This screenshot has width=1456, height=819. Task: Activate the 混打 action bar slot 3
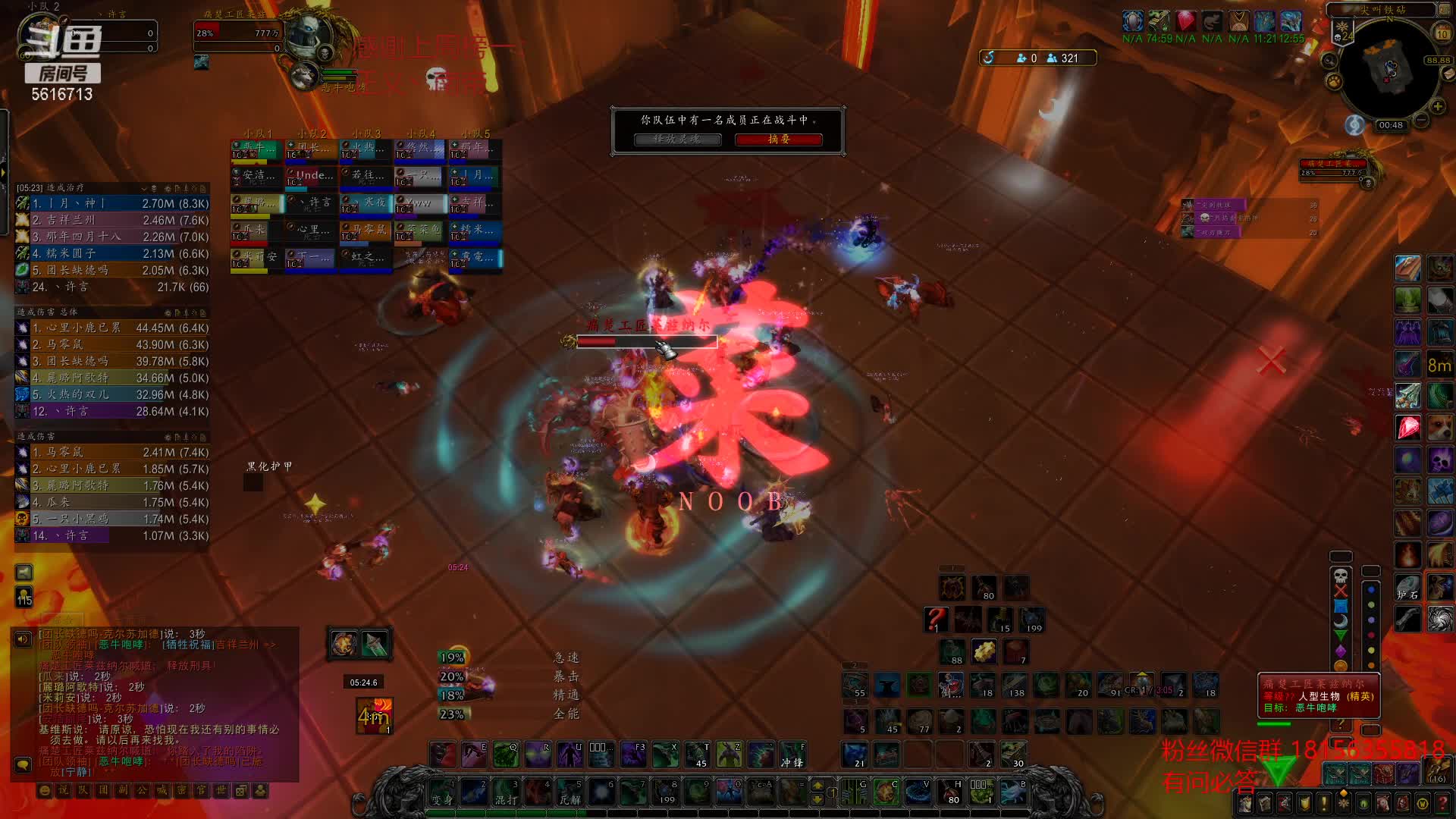506,792
